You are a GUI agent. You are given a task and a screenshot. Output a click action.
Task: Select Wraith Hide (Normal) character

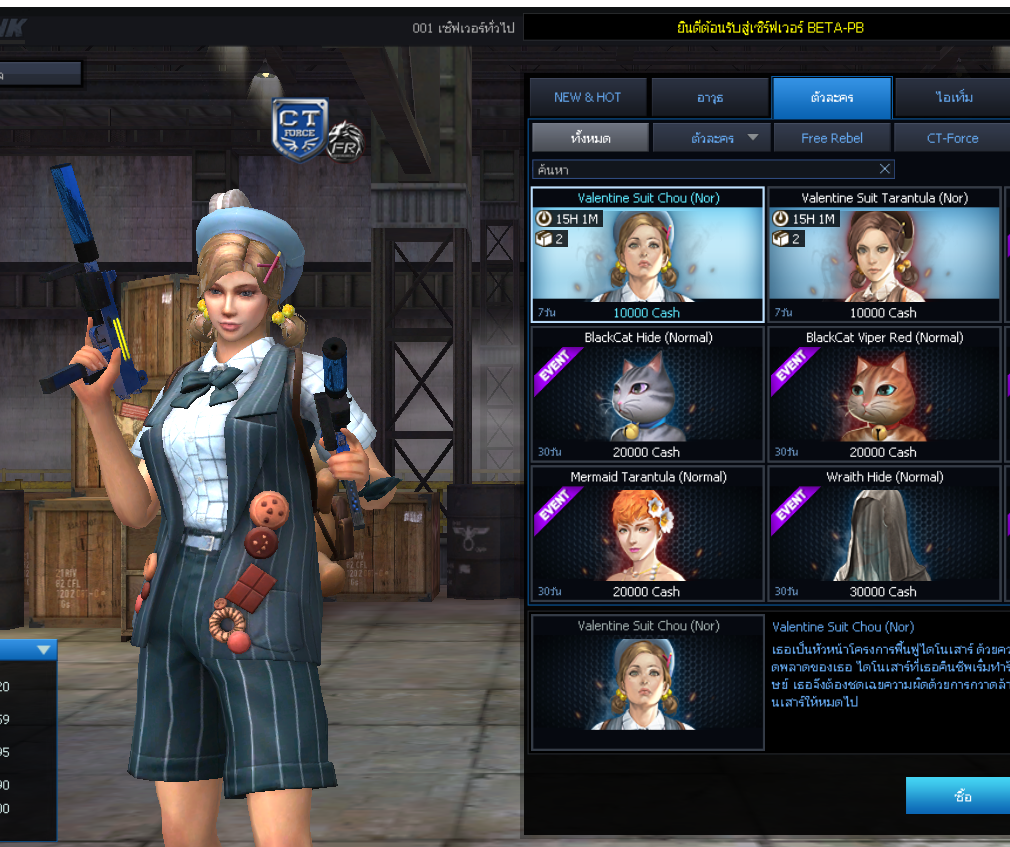884,534
